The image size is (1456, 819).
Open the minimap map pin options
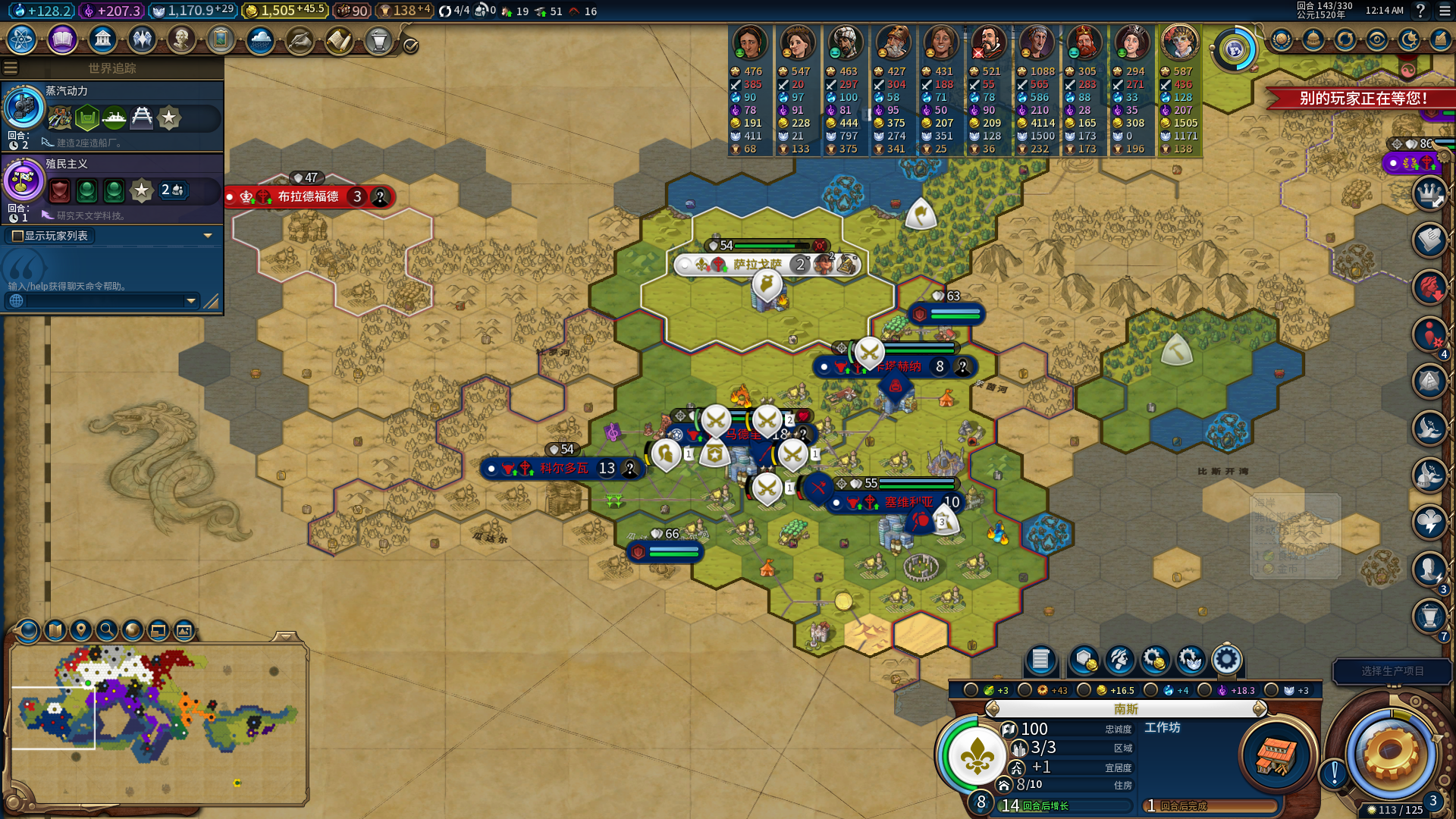click(81, 629)
